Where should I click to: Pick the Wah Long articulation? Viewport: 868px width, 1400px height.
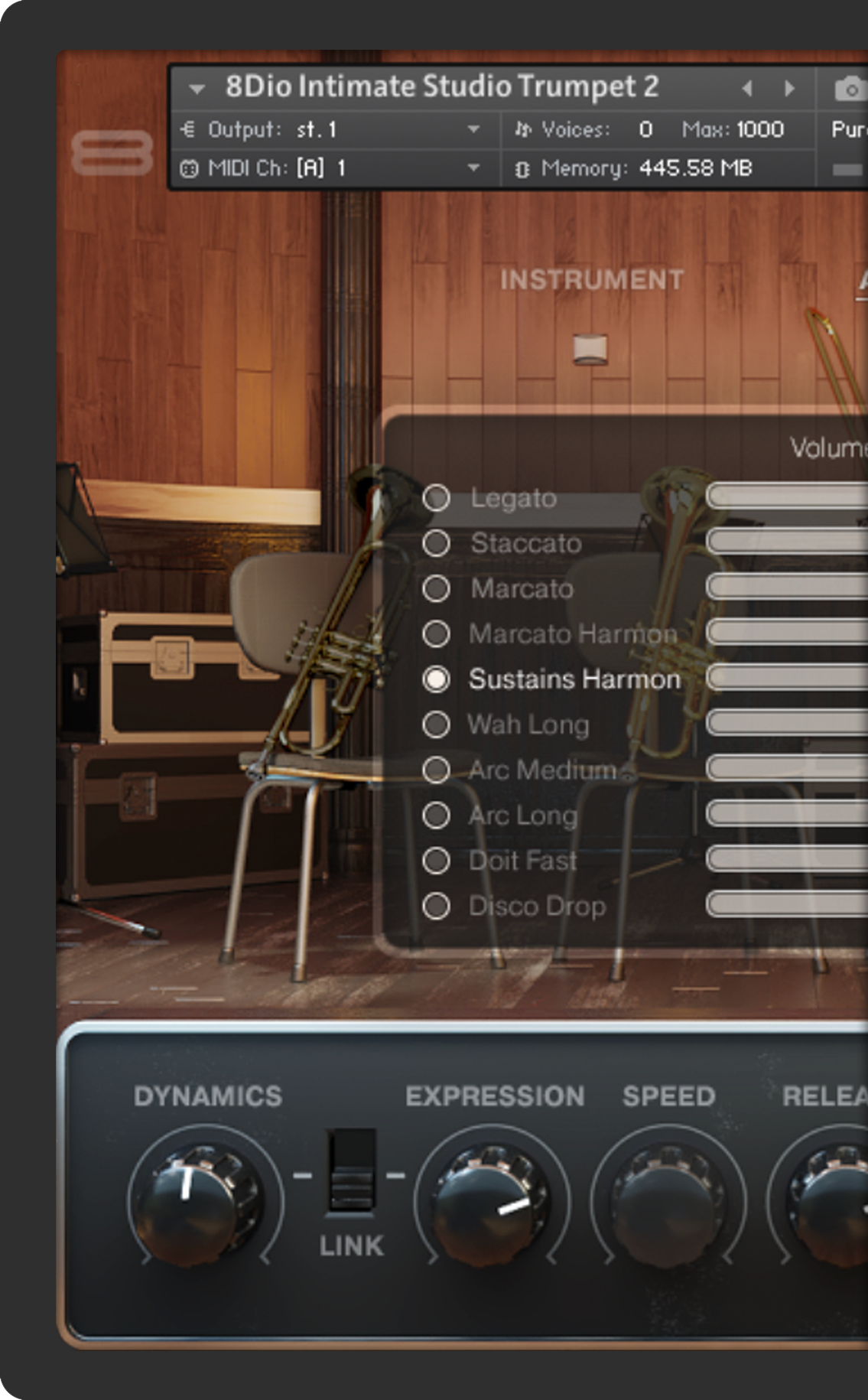point(436,724)
